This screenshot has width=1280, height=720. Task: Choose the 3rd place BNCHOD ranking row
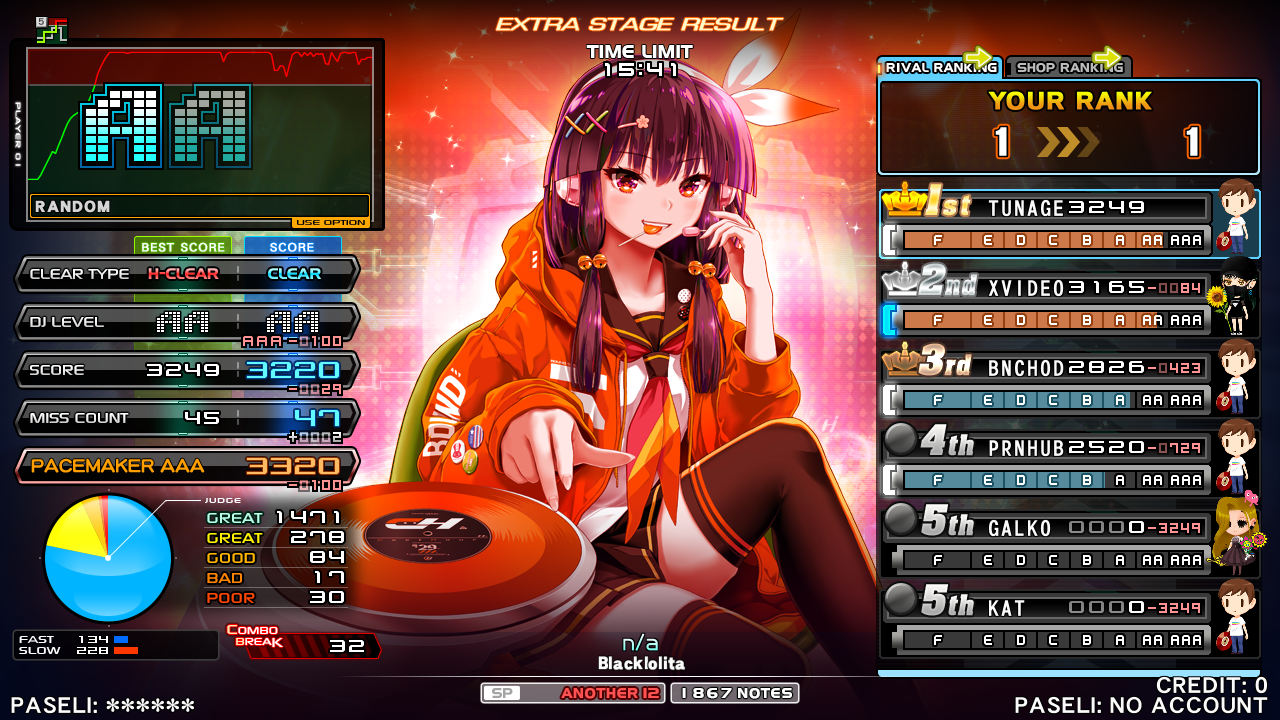pos(1046,383)
